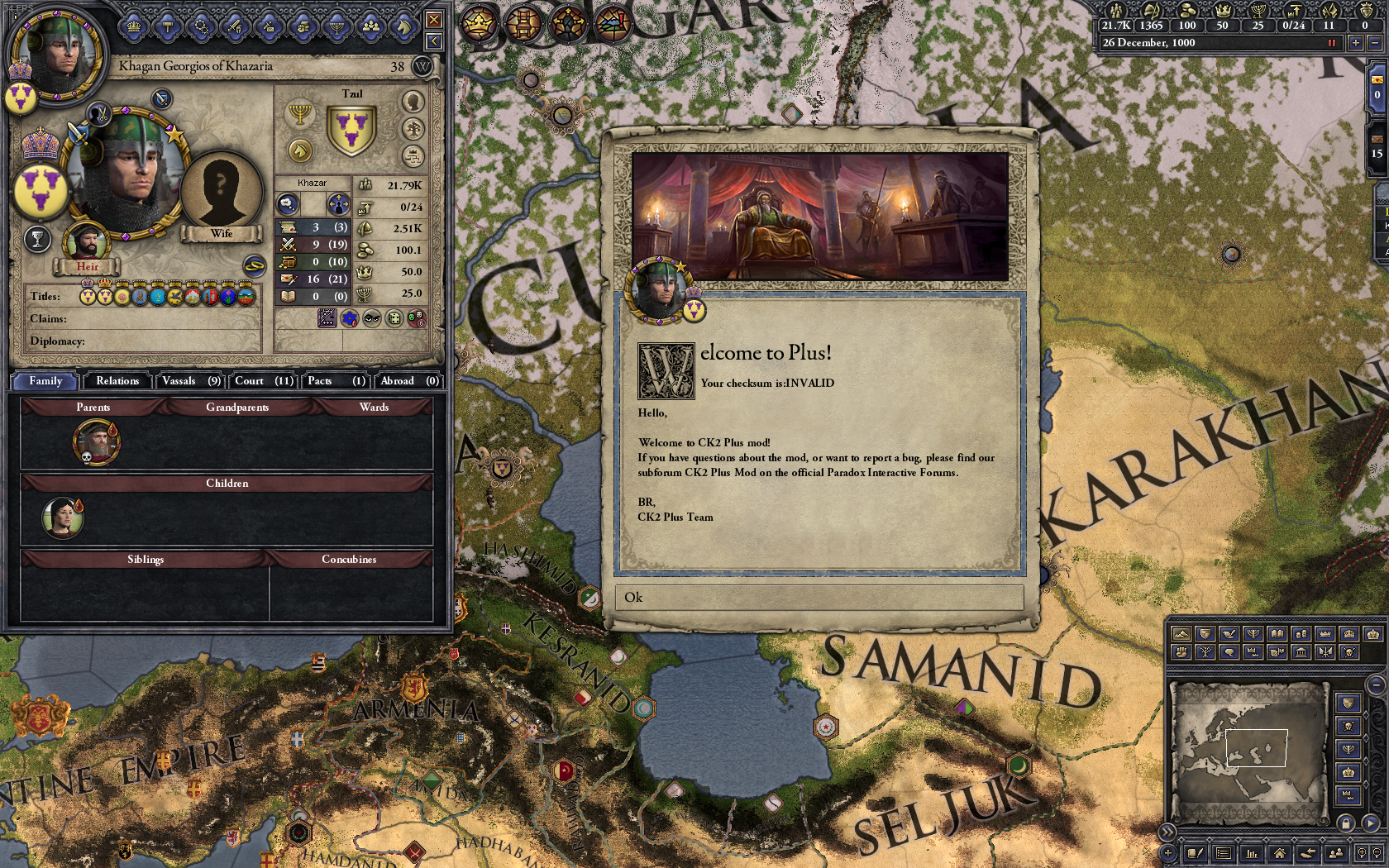Switch to the religion map mode

1253,634
